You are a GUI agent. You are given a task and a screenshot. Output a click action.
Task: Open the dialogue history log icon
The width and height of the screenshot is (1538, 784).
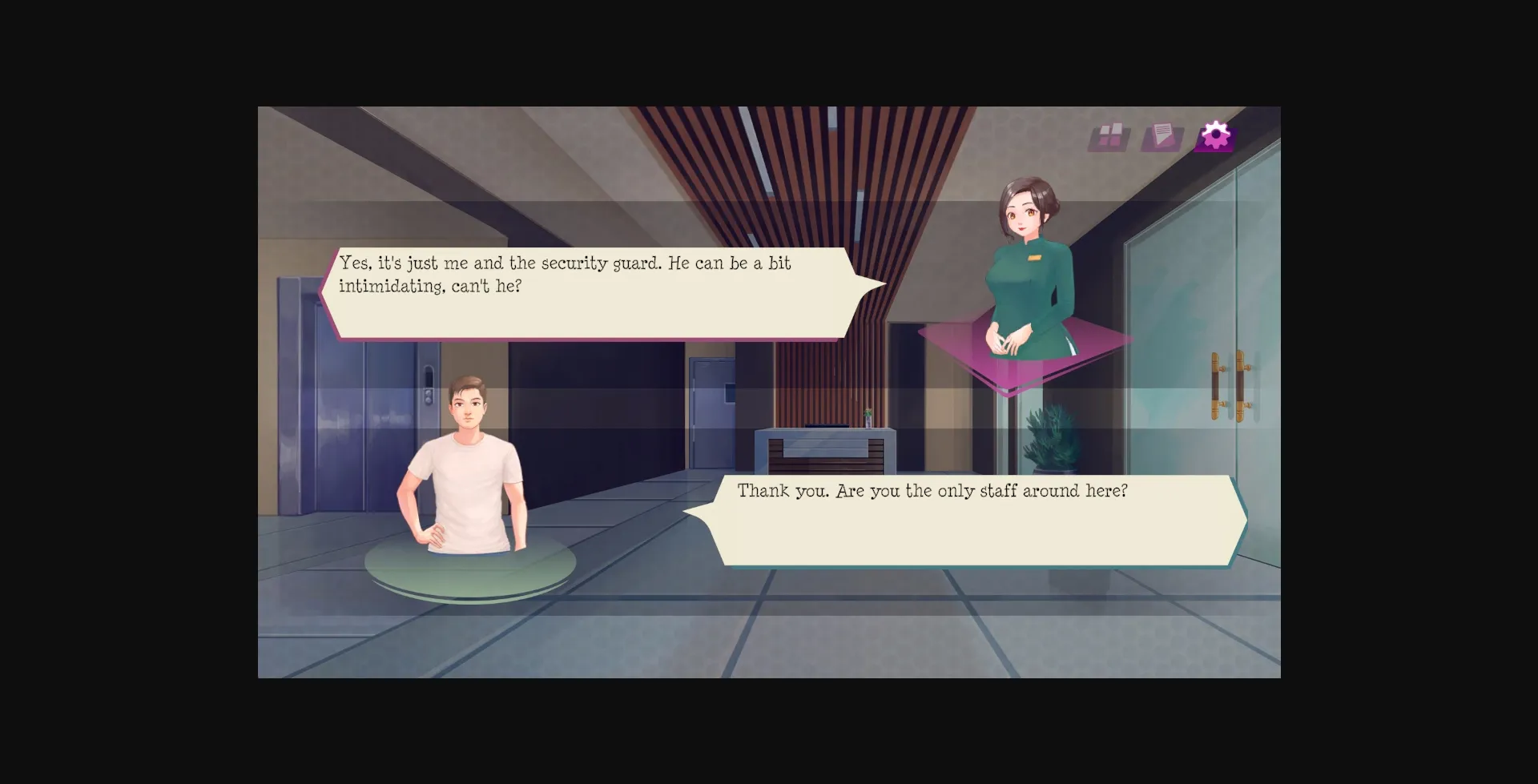pos(1163,136)
